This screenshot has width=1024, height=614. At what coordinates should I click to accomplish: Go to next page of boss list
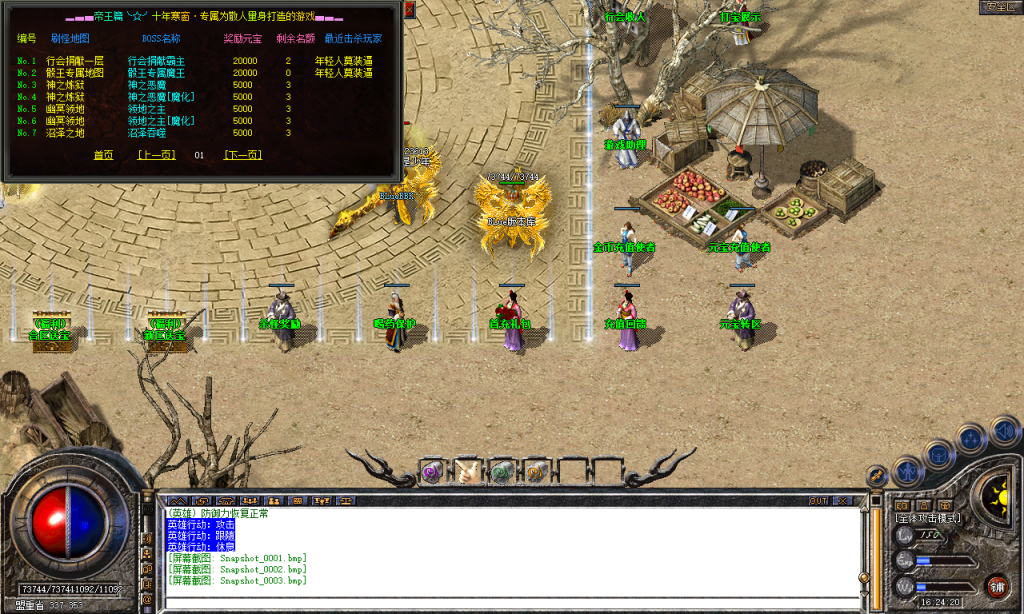pyautogui.click(x=242, y=155)
